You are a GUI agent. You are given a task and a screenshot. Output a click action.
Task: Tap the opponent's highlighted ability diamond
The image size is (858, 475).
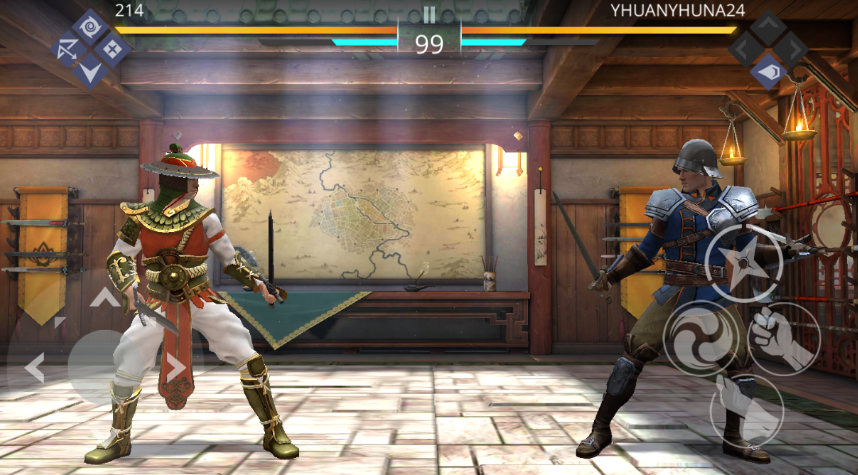tap(767, 70)
